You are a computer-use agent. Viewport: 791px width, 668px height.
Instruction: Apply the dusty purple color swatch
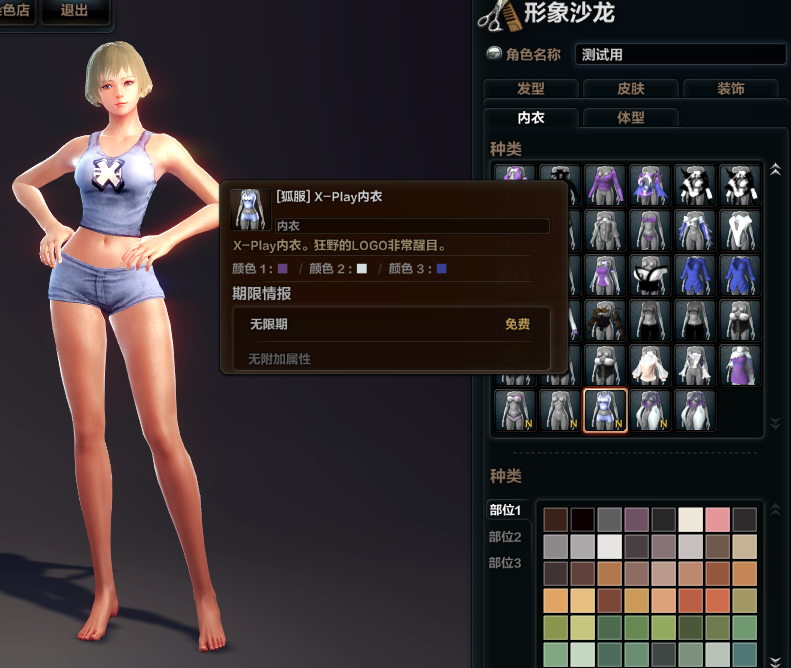point(637,520)
